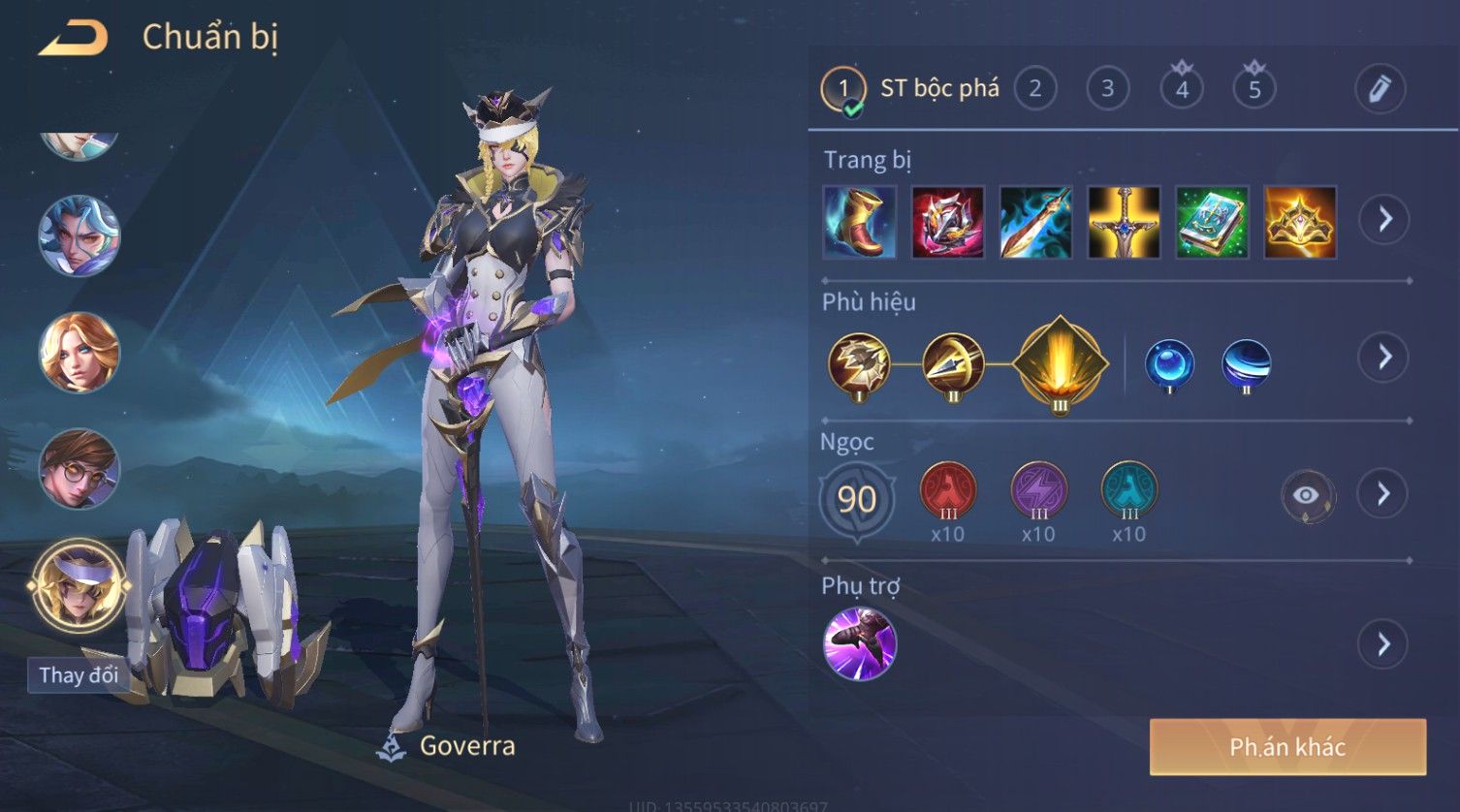Select loadout preset number 2
The width and height of the screenshot is (1460, 812).
pos(1035,89)
